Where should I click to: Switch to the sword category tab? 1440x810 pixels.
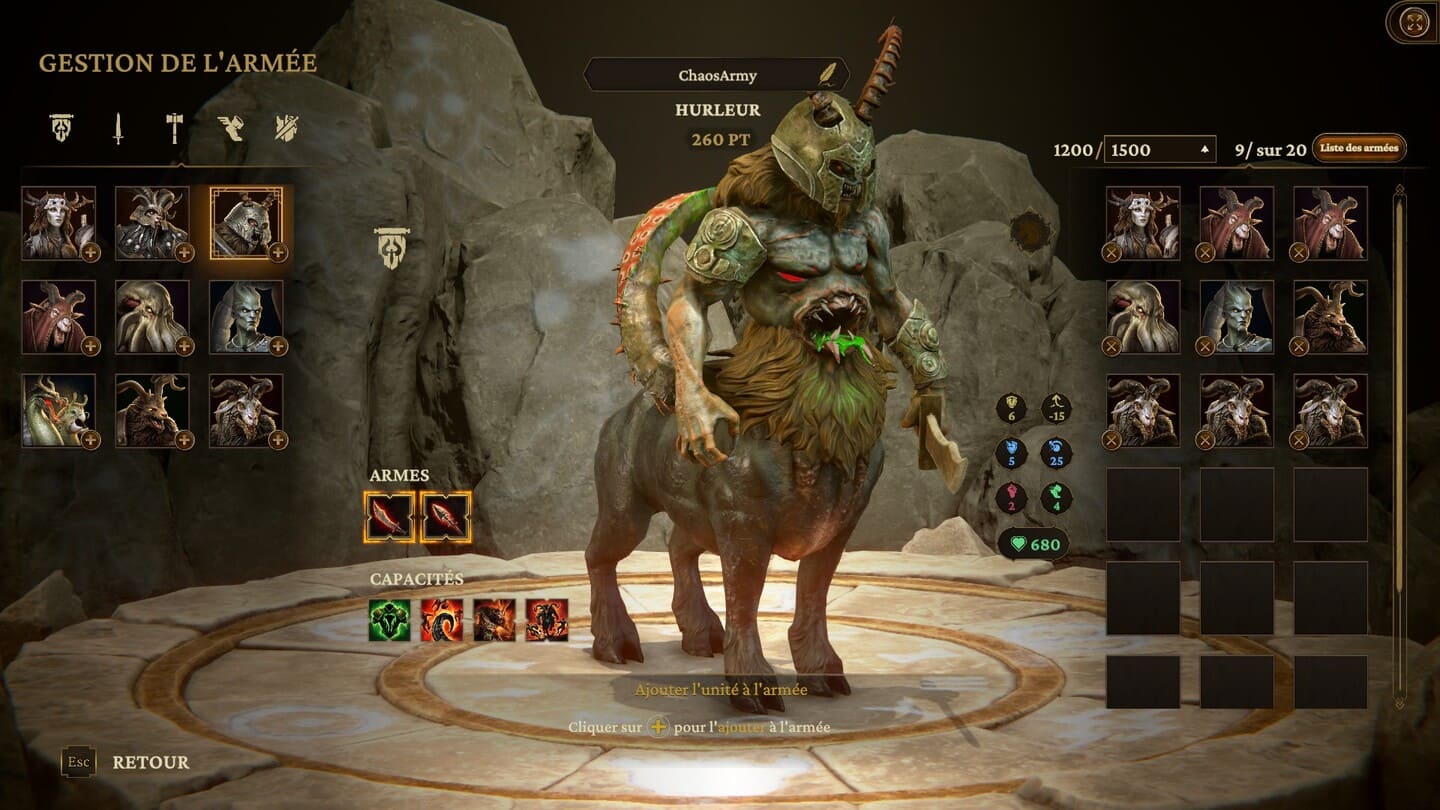pyautogui.click(x=118, y=128)
